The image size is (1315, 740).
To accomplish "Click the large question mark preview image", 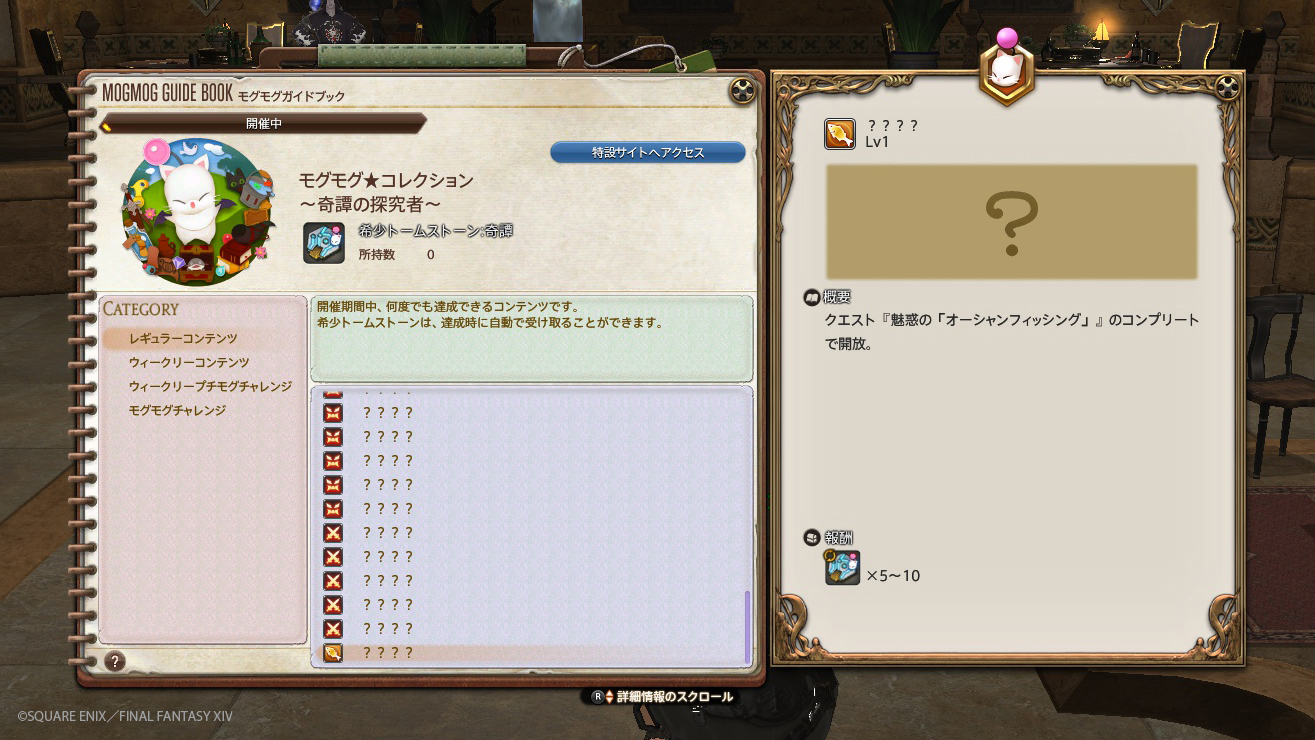I will 1011,222.
